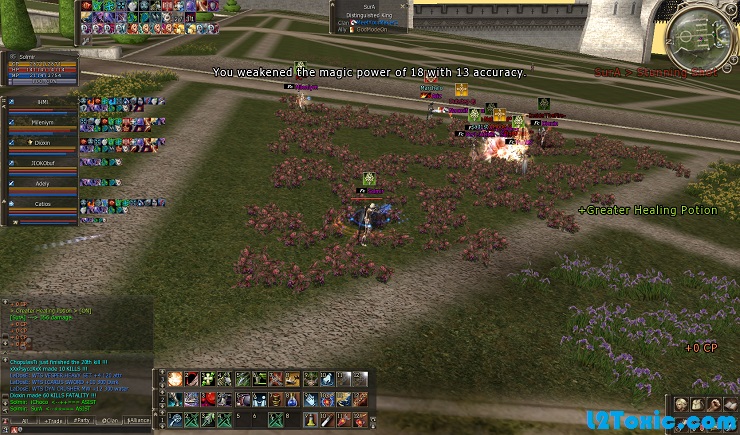
Task: Select the JIOKObuf party row
Action: coord(42,163)
